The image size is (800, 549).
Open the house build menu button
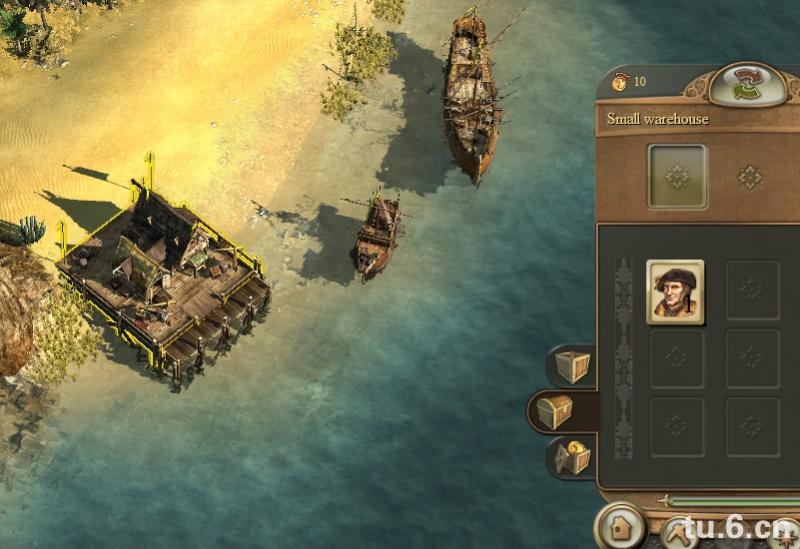619,526
